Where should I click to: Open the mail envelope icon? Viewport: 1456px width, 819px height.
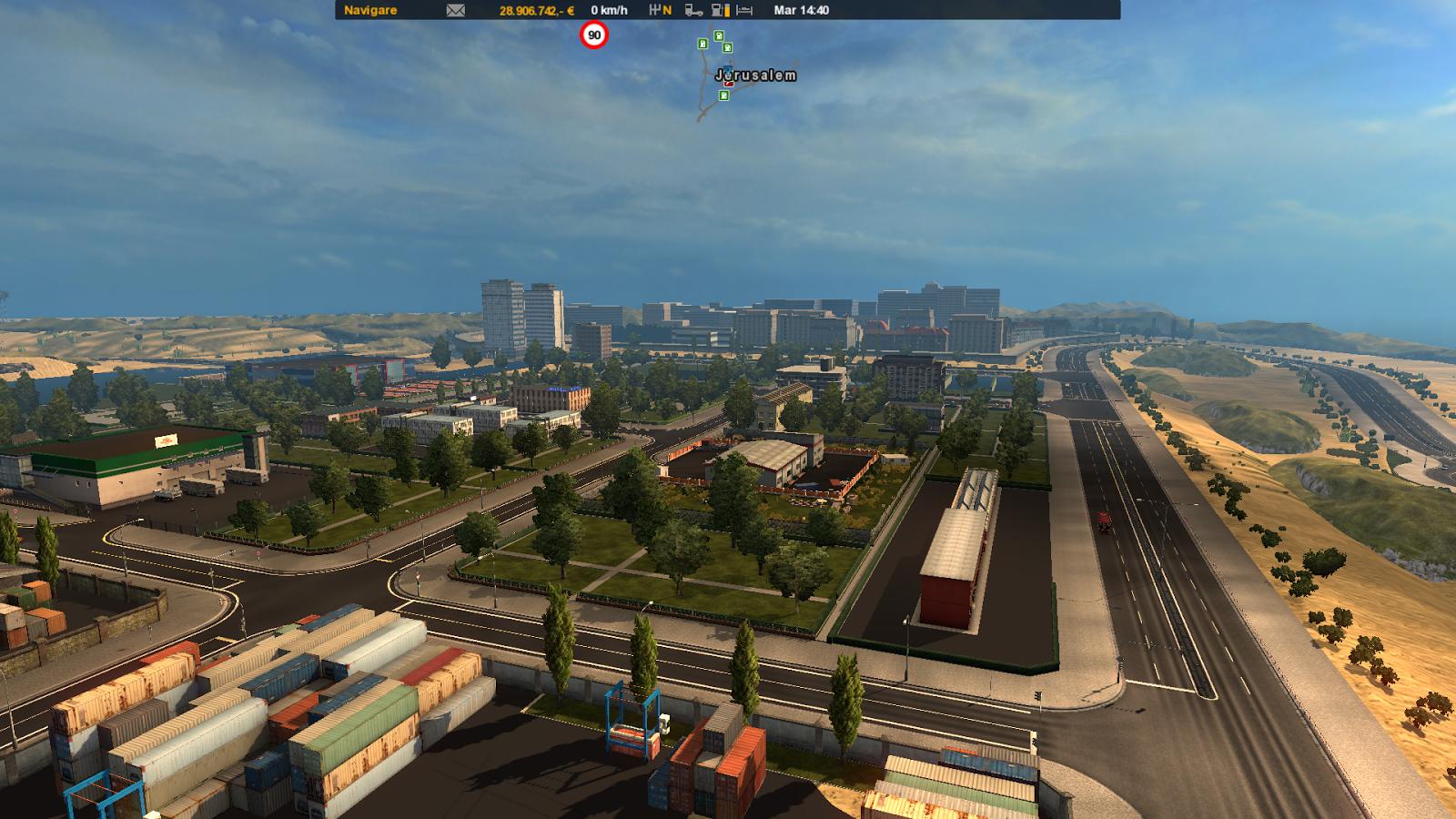(456, 11)
